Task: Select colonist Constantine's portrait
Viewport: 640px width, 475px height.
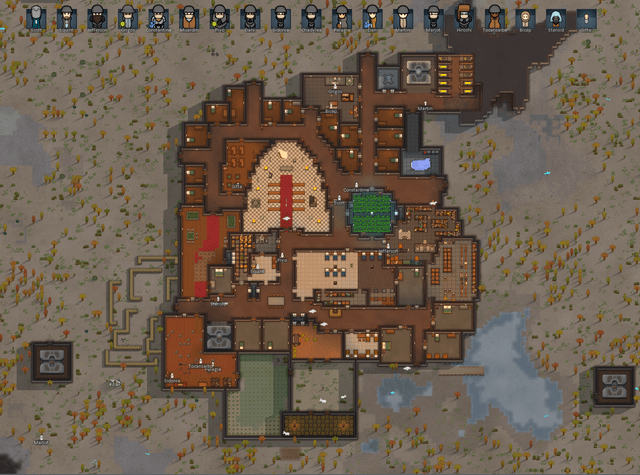Action: pyautogui.click(x=158, y=18)
